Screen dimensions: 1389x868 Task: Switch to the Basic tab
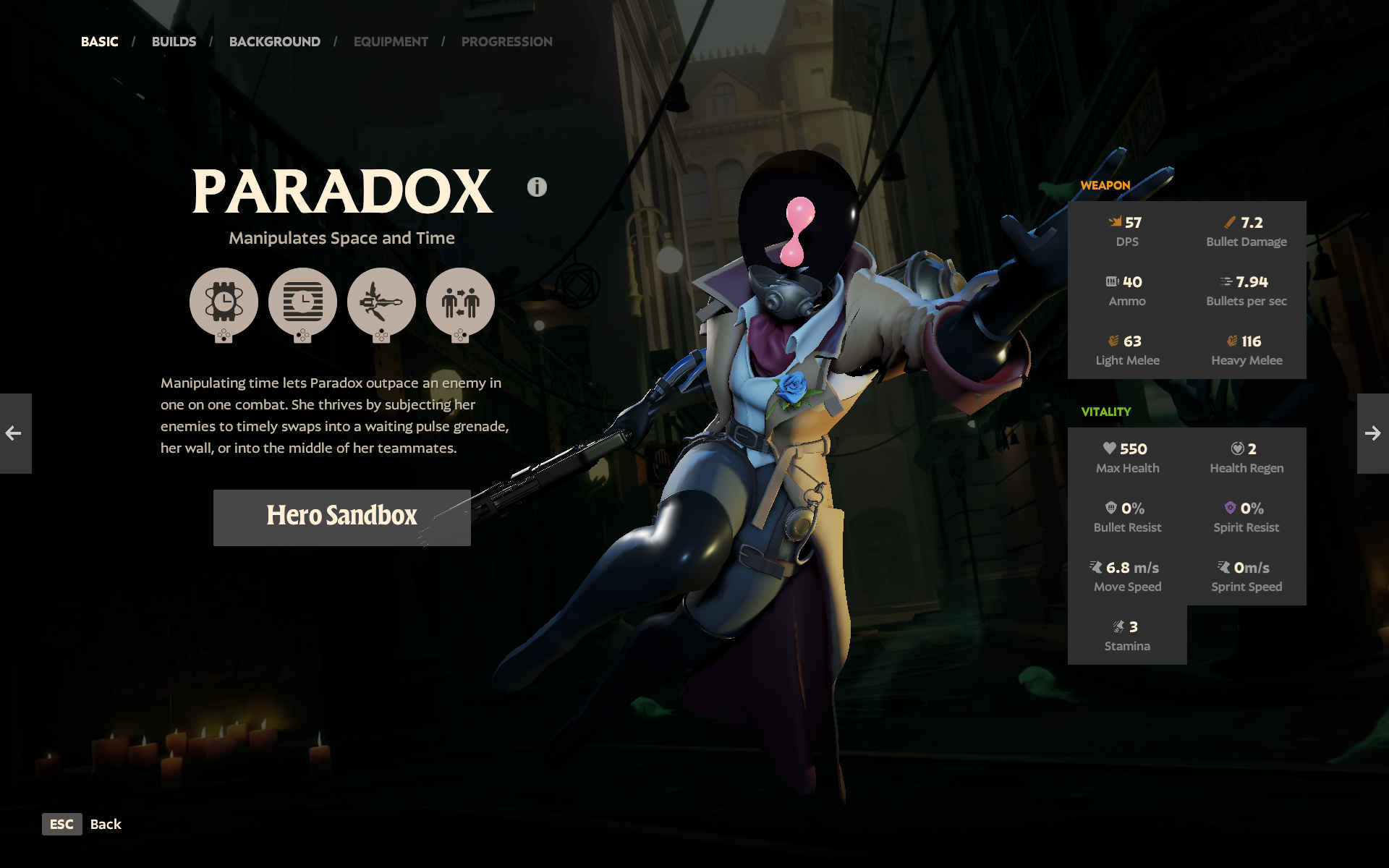click(x=99, y=42)
